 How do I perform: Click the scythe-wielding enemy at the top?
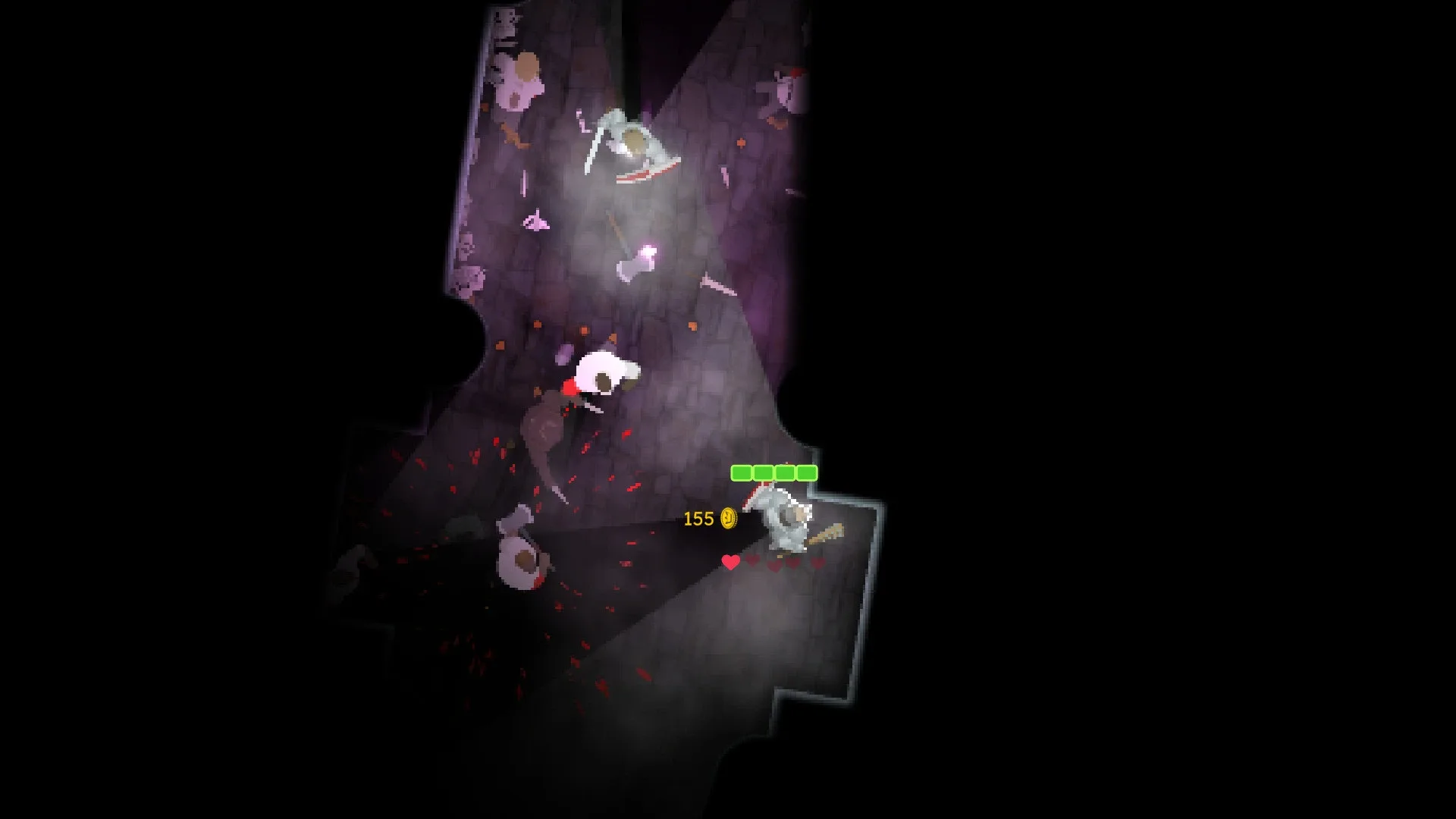[635, 140]
